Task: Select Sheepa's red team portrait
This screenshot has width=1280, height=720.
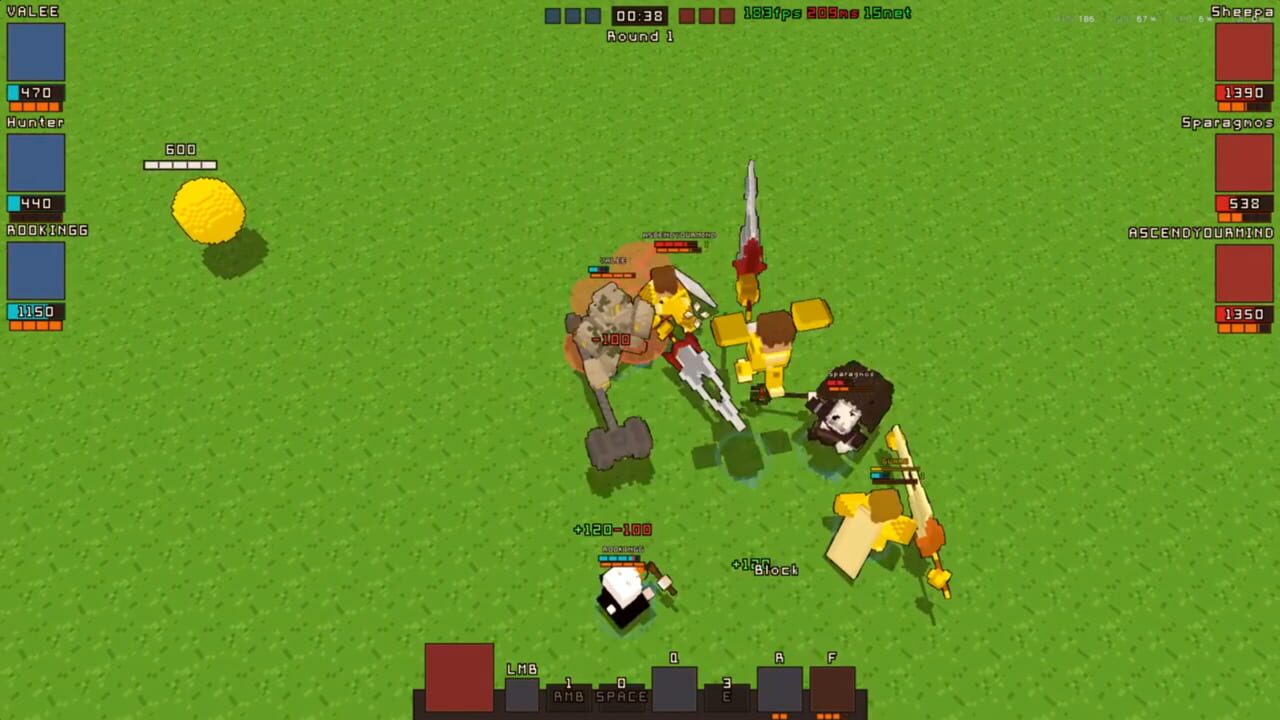Action: point(1243,52)
